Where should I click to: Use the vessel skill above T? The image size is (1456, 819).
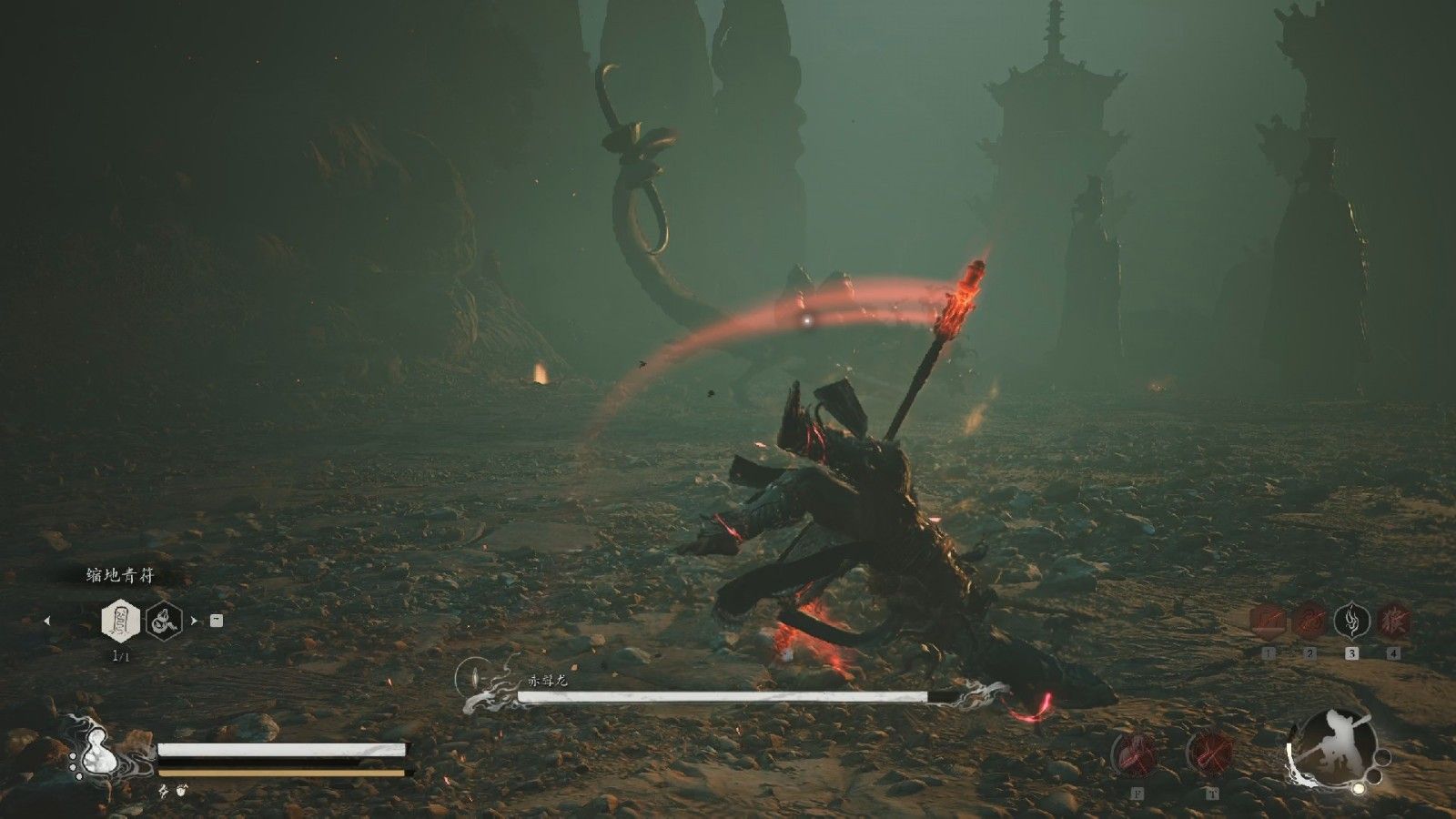[x=1211, y=754]
